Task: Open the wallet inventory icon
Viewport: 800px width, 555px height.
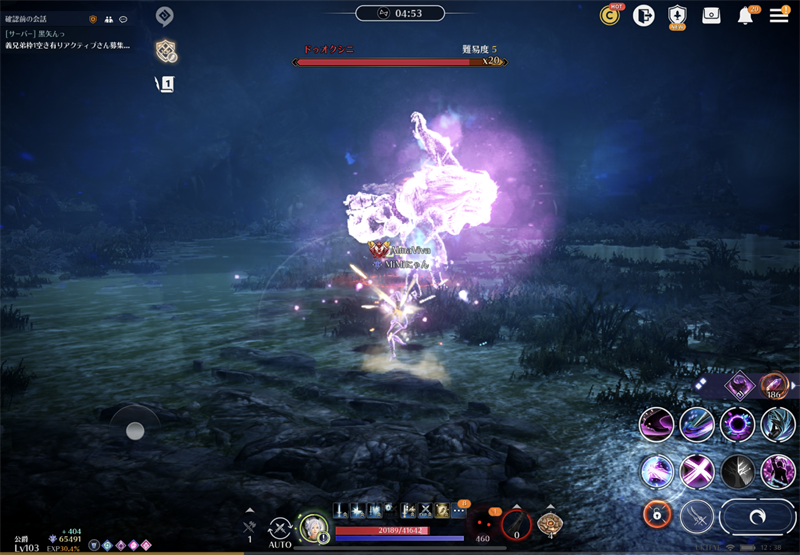Action: 711,15
